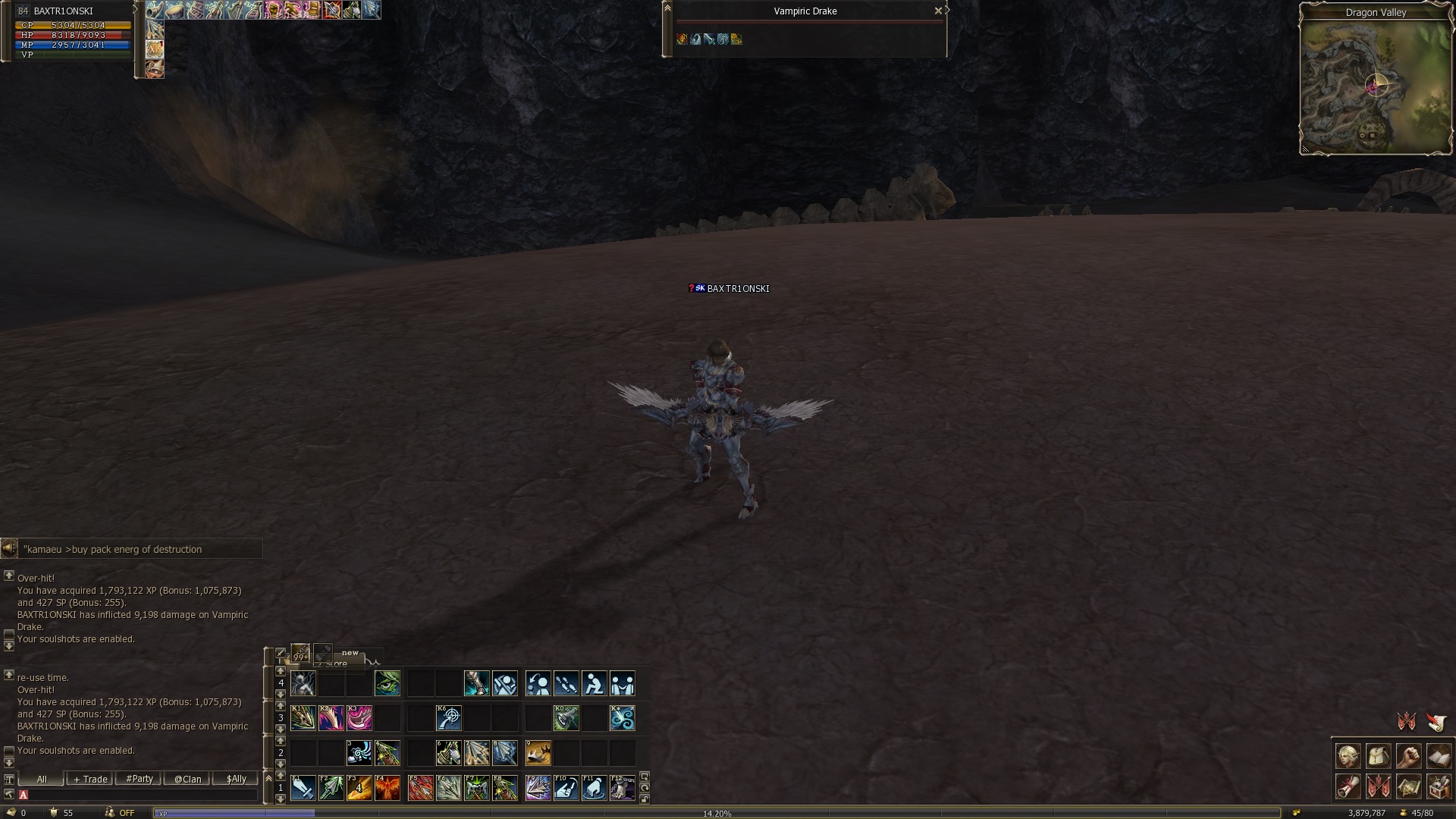This screenshot has height=819, width=1456.
Task: Close the Vampiric Drake target window
Action: 938,11
